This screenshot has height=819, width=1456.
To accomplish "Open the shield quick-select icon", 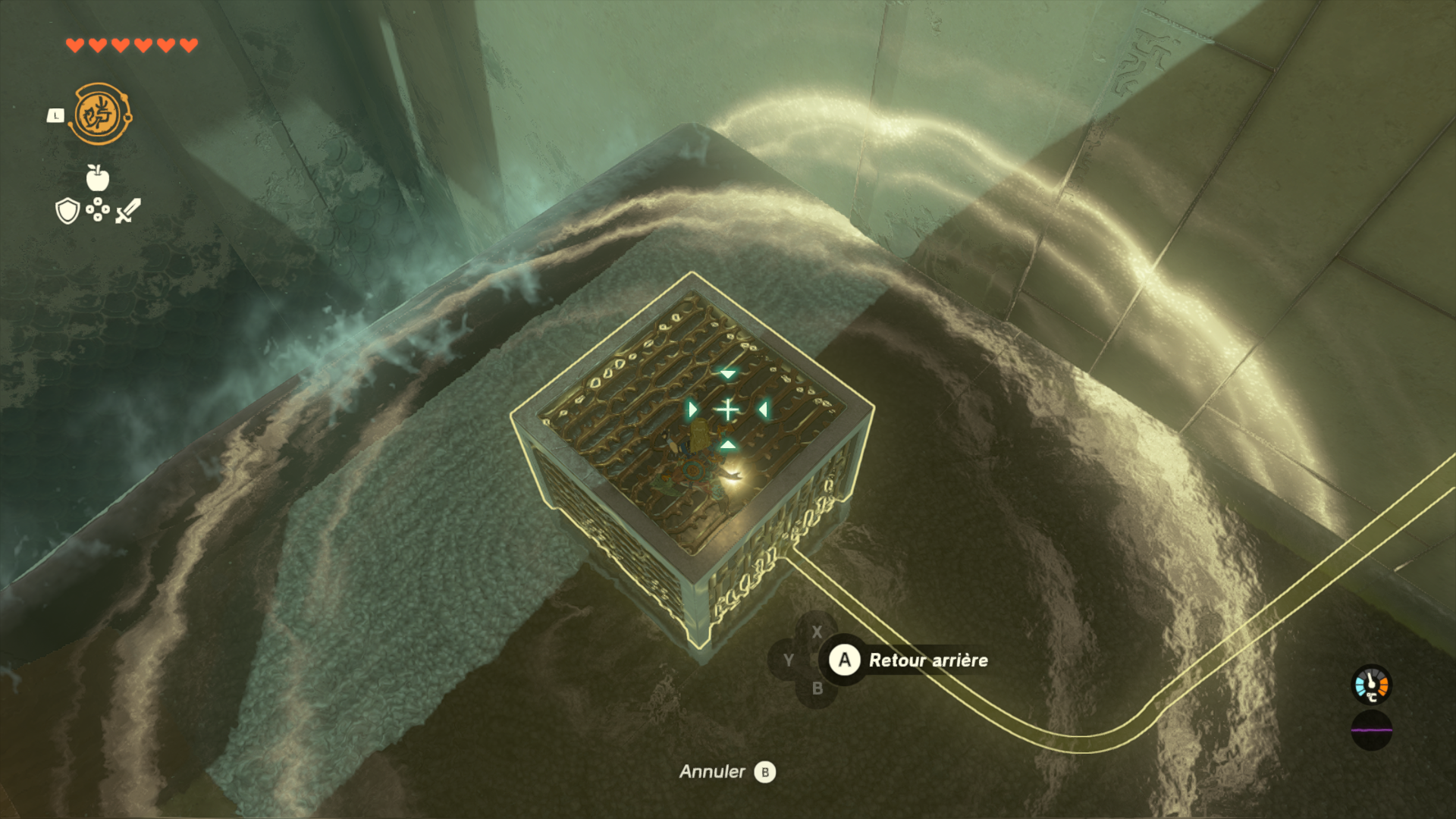I will pyautogui.click(x=67, y=211).
